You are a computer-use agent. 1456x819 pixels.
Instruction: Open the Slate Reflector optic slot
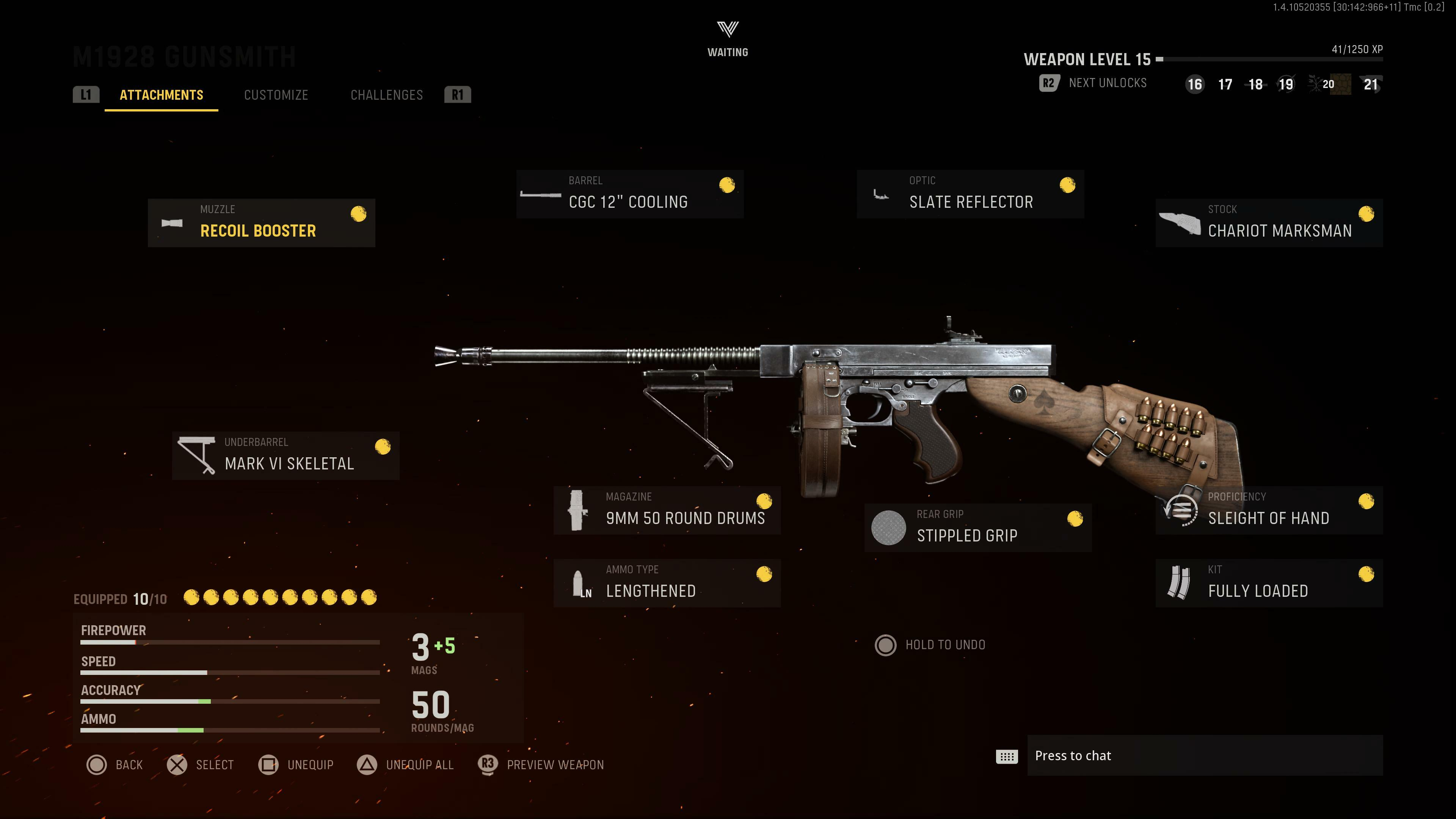(x=971, y=194)
